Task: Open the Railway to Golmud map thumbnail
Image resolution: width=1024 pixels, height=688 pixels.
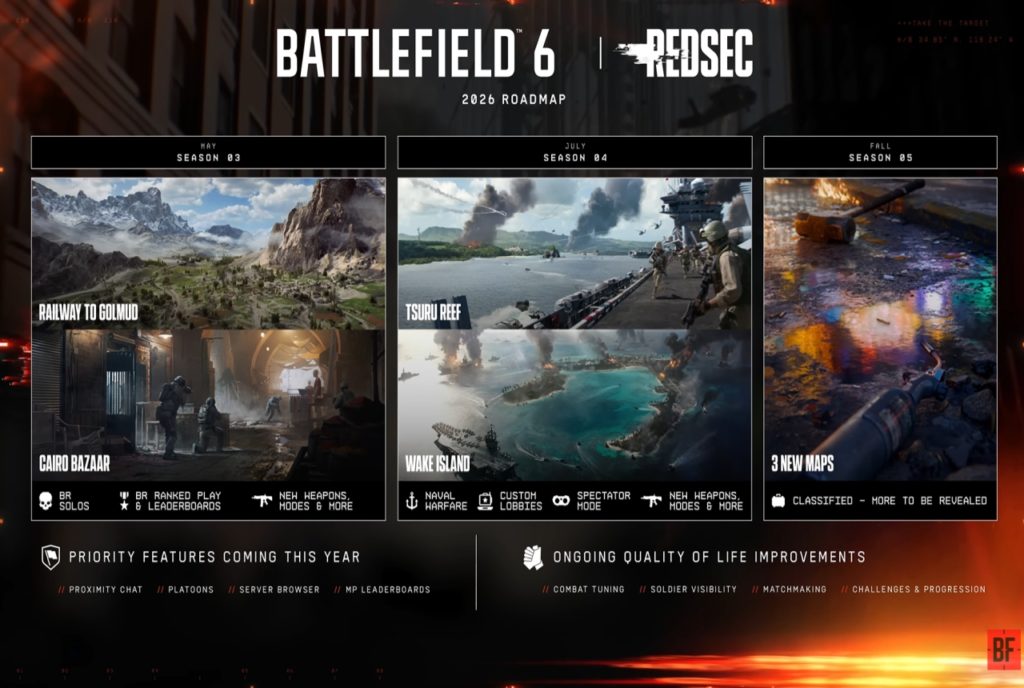Action: pyautogui.click(x=208, y=253)
